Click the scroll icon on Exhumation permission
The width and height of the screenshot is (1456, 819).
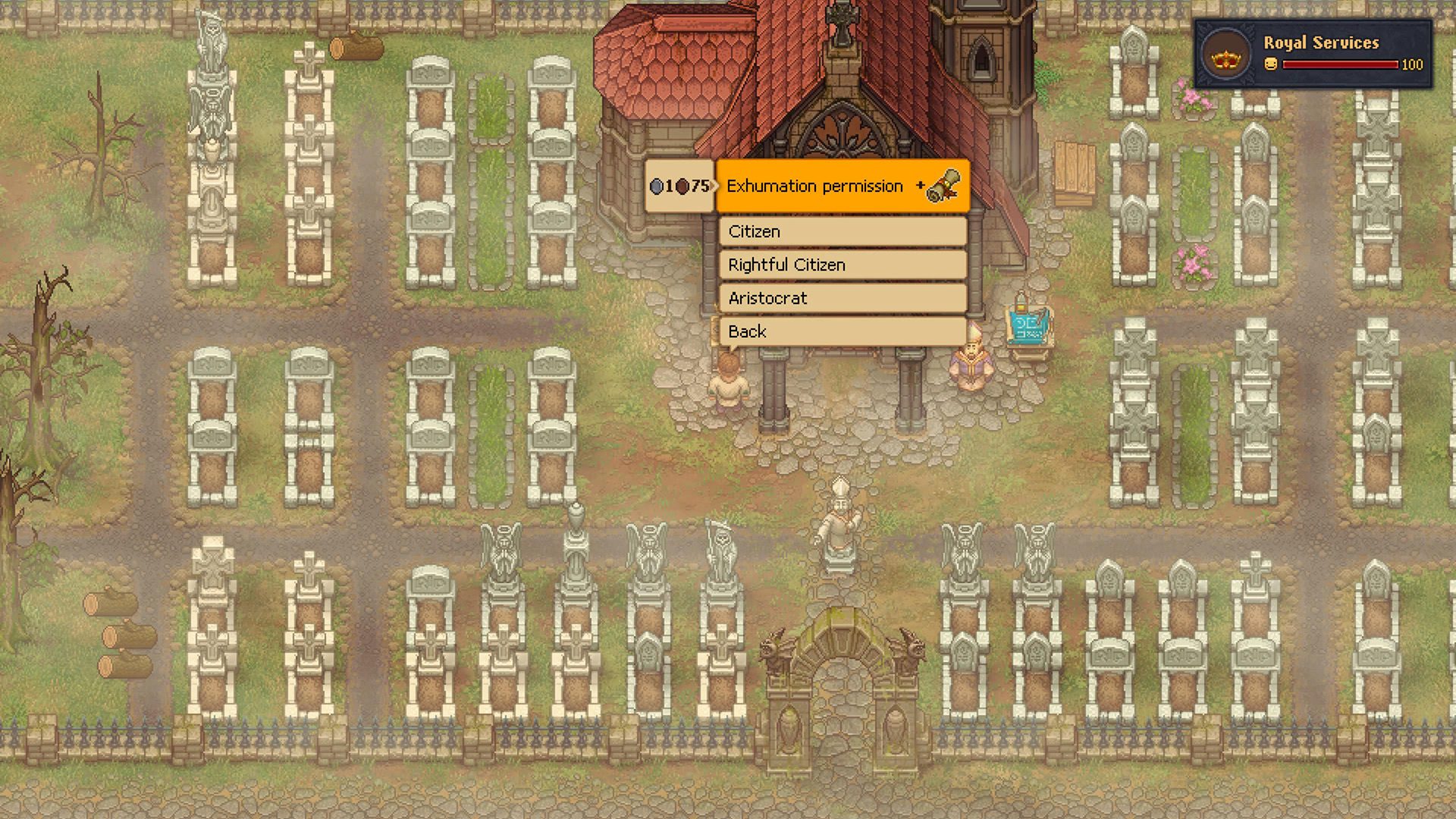(943, 186)
